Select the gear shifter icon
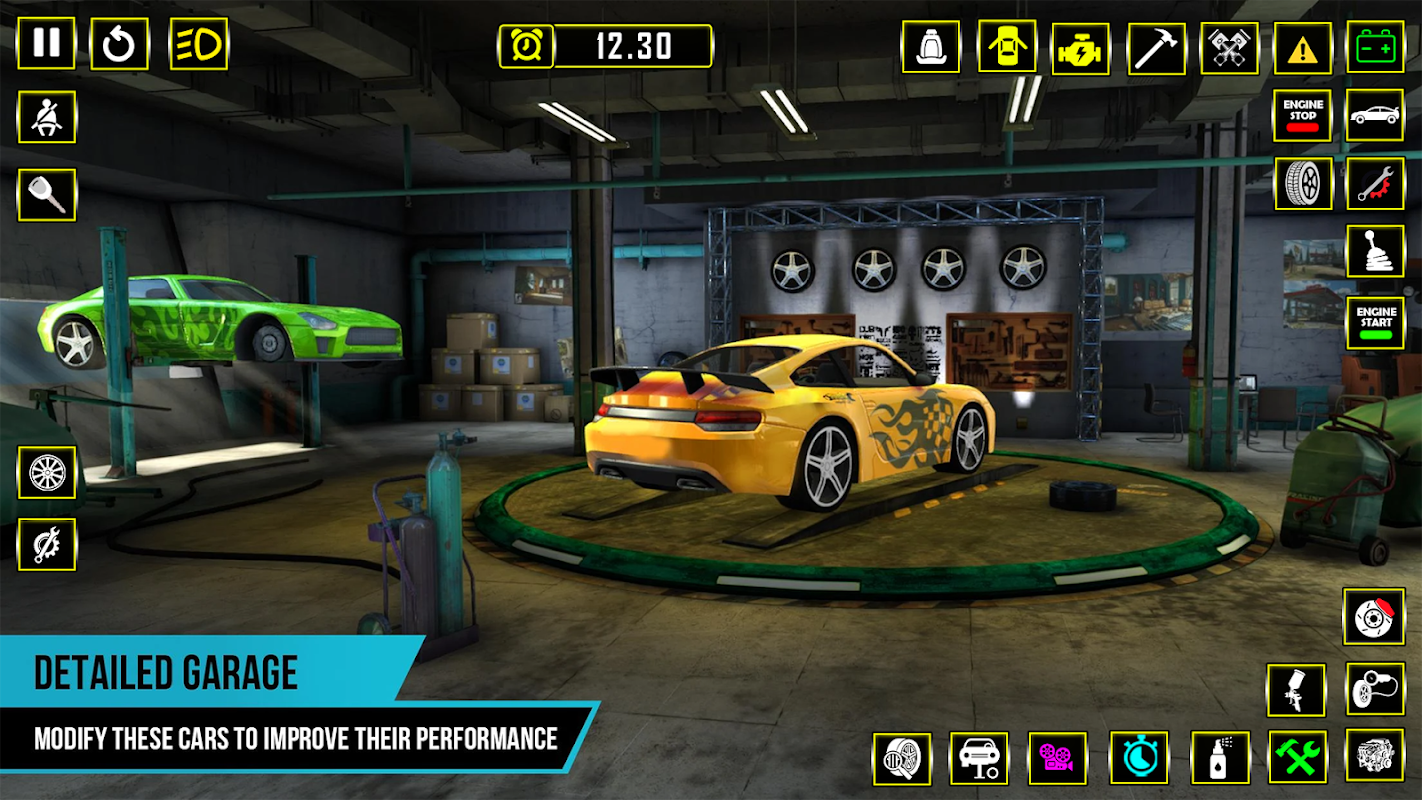 (1375, 252)
